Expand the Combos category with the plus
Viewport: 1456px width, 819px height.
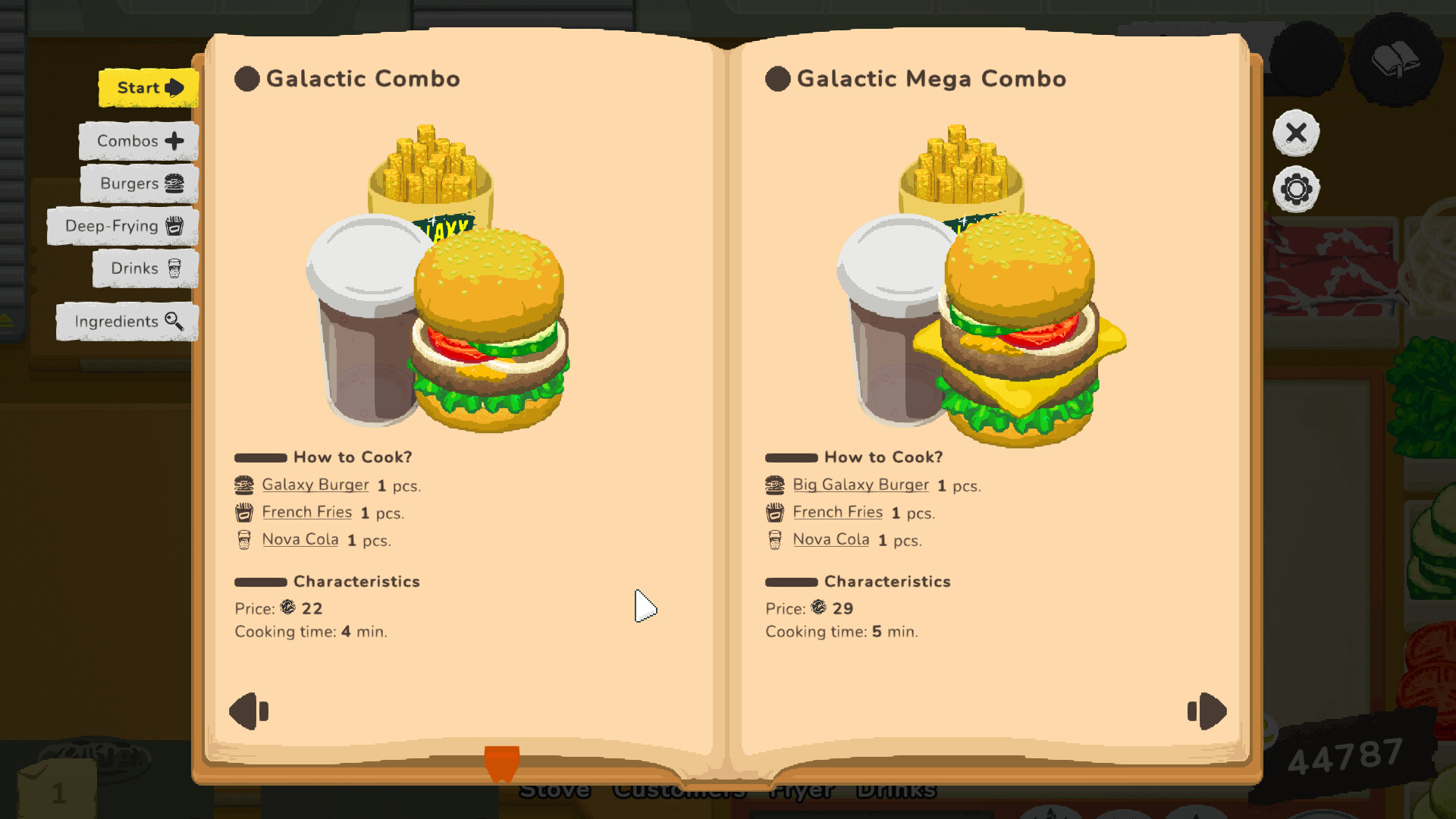coord(174,141)
